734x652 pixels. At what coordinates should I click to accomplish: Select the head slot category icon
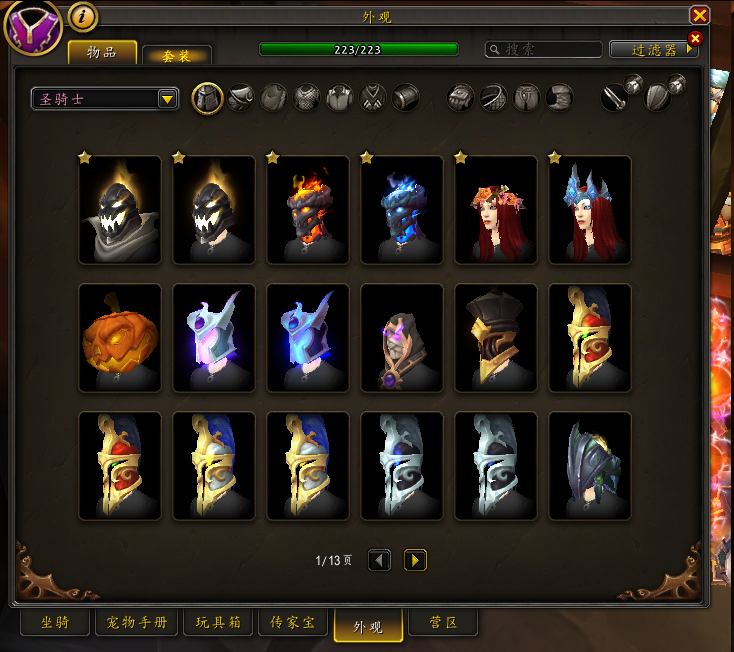pyautogui.click(x=207, y=98)
